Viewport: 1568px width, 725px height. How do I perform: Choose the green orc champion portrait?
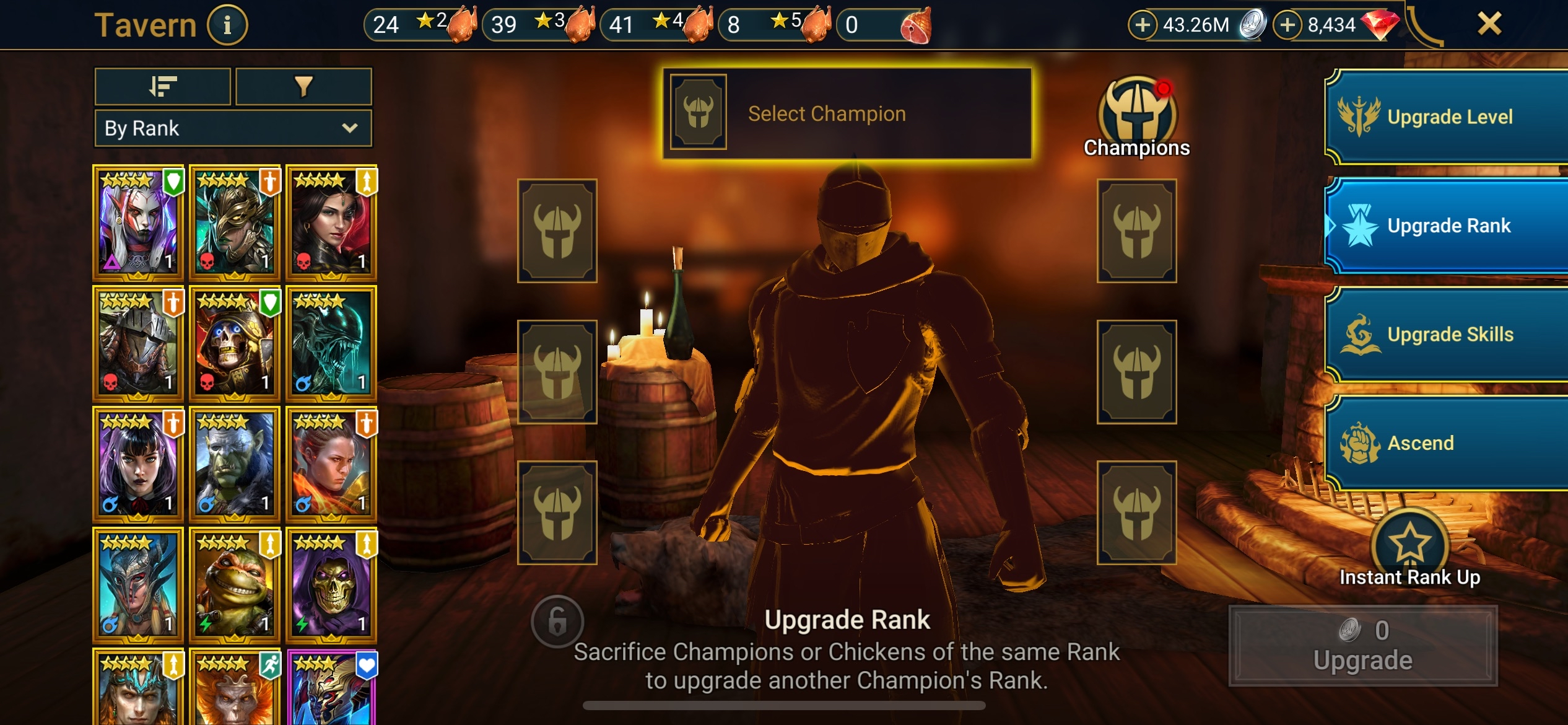point(235,464)
